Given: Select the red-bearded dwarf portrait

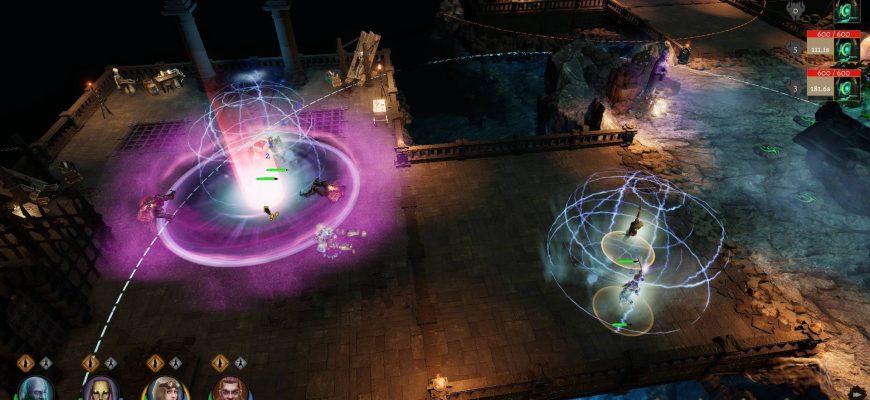Looking at the screenshot, I should (x=229, y=389).
